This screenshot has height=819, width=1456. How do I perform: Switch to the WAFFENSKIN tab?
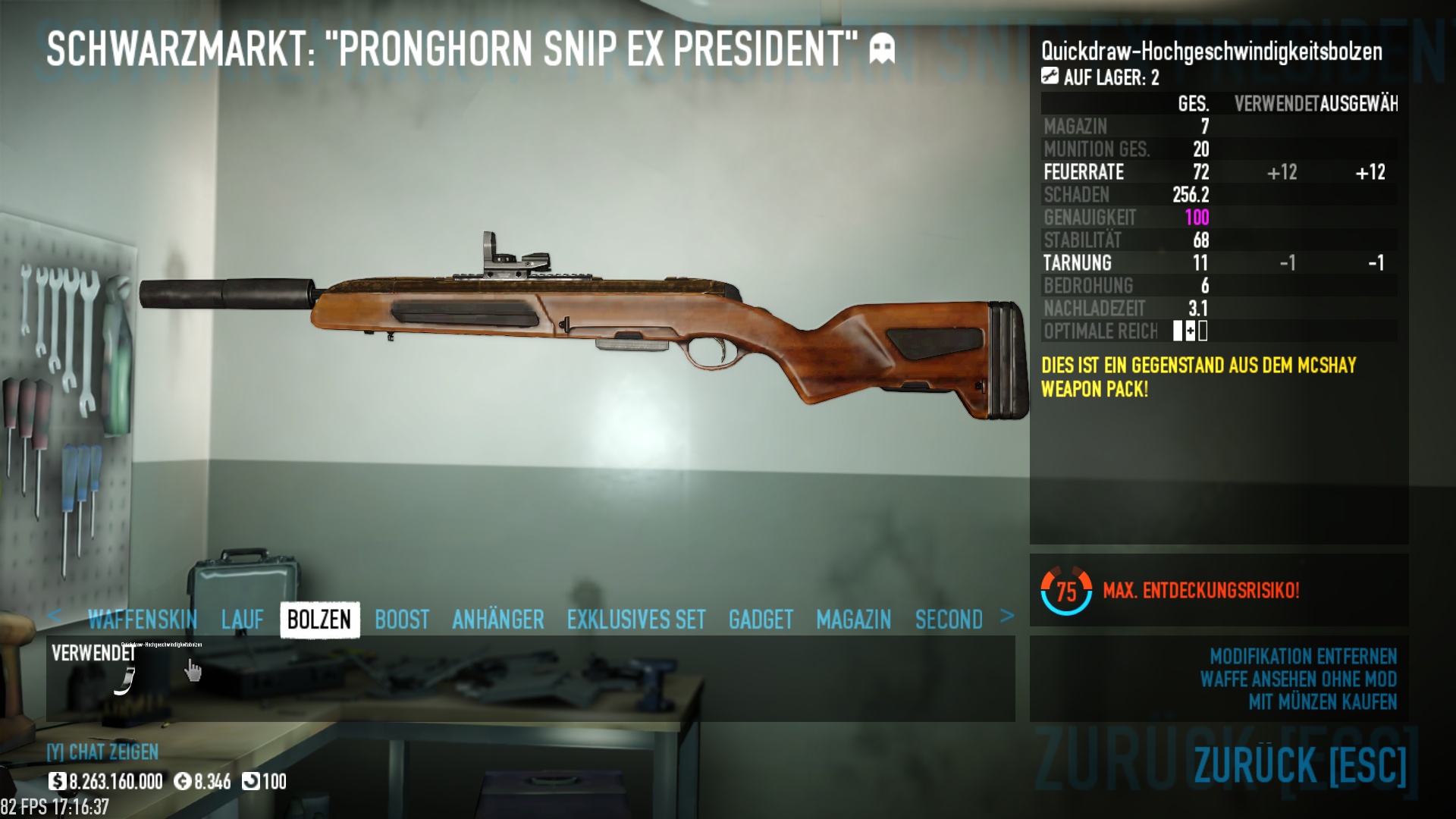click(x=143, y=620)
